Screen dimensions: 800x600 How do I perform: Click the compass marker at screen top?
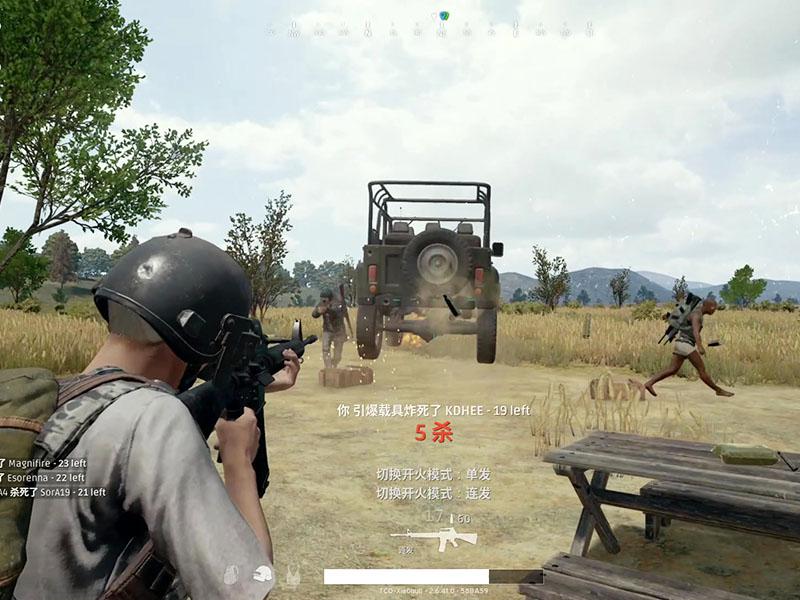[443, 16]
